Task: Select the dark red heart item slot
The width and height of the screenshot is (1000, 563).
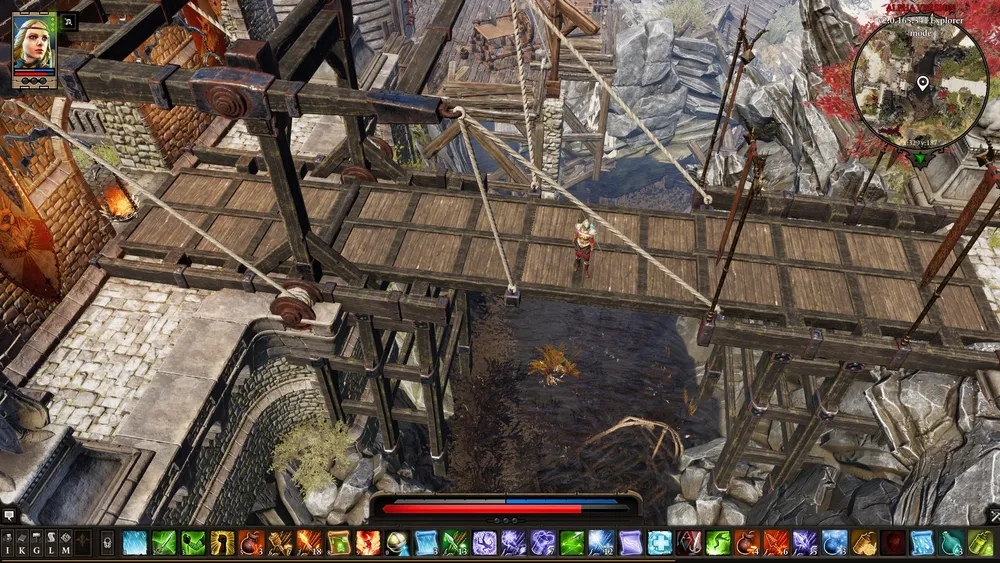Action: tap(893, 543)
